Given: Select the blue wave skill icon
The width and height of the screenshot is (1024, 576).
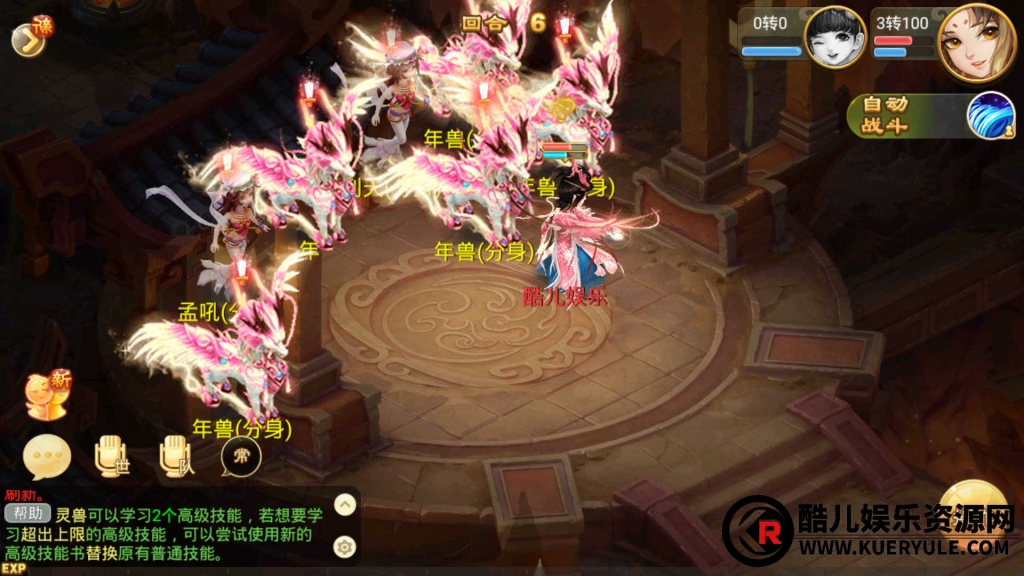Looking at the screenshot, I should (x=990, y=116).
